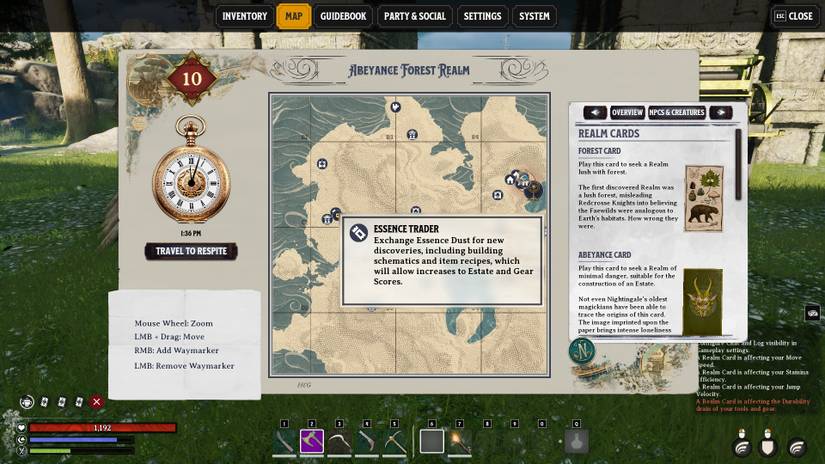This screenshot has width=825, height=464.
Task: Equip the lit torch from the hotbar
Action: pos(460,440)
